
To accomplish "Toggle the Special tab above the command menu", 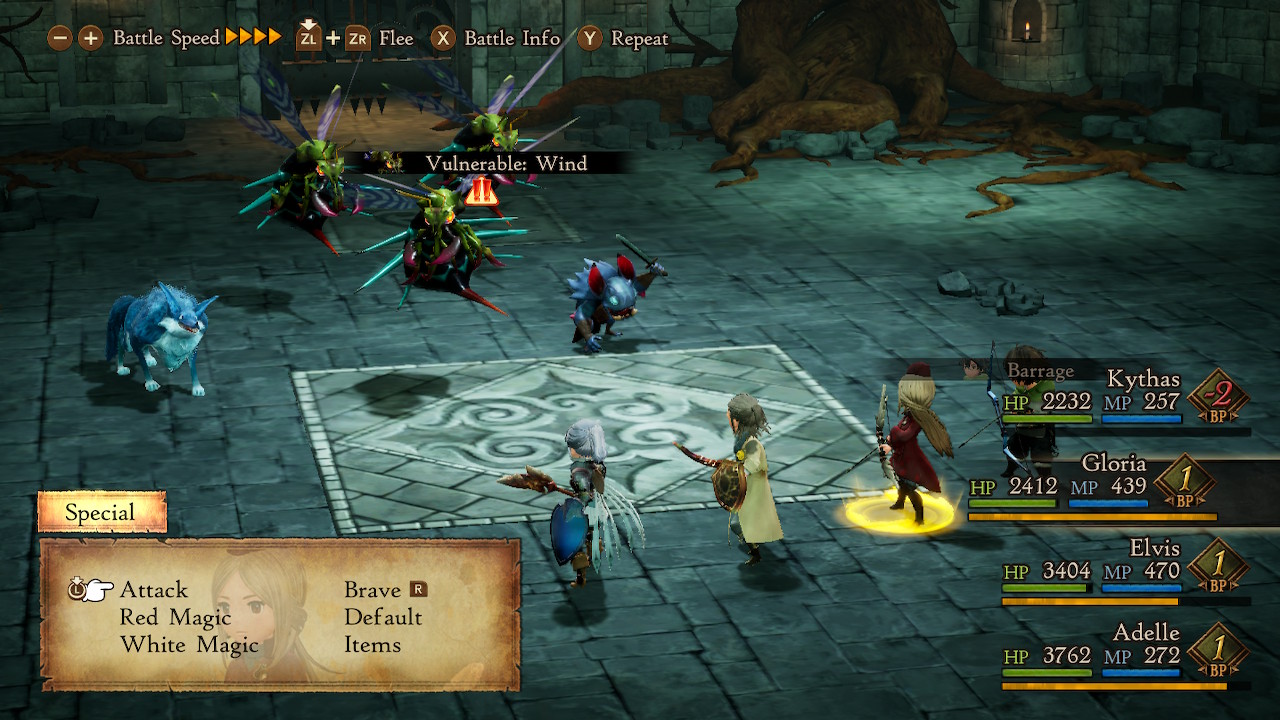I will click(101, 511).
